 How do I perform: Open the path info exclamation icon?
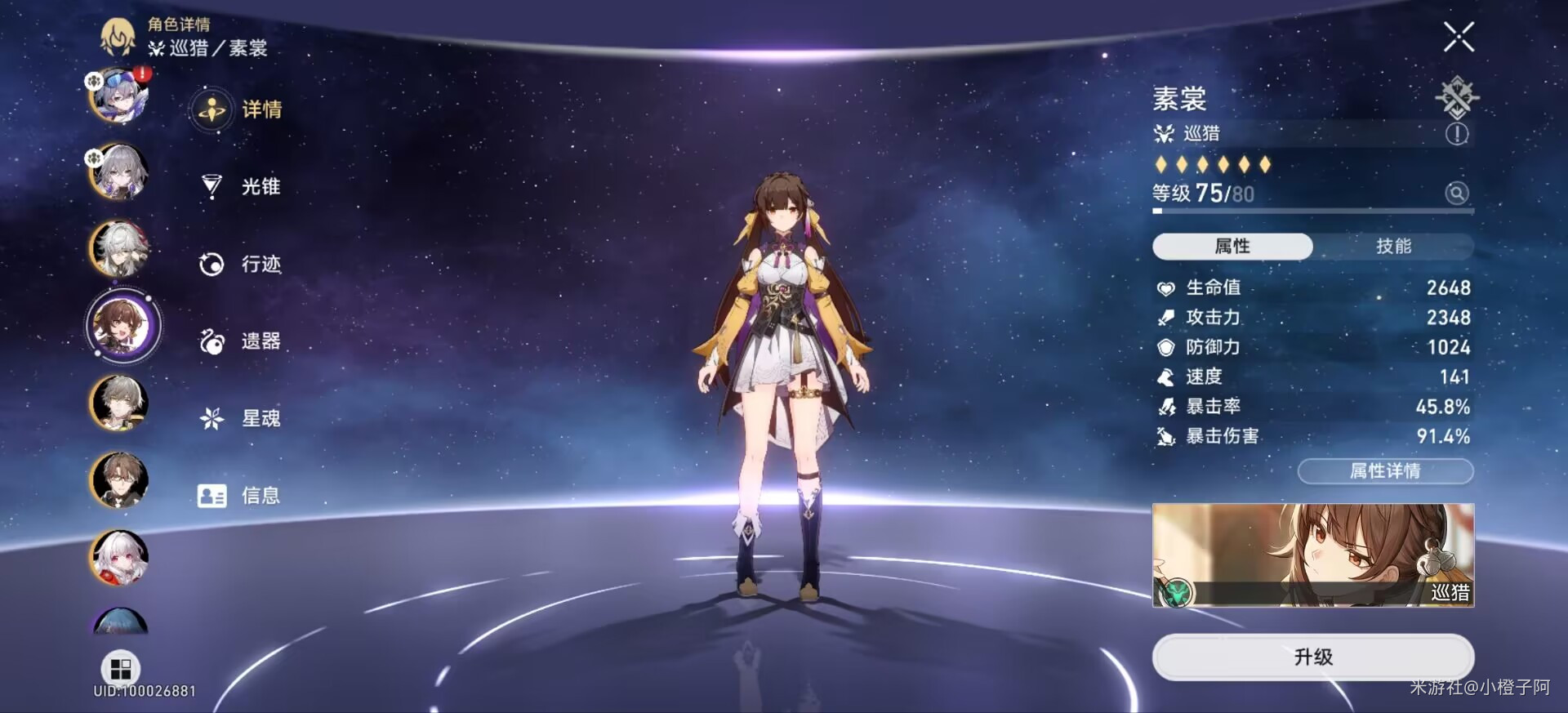[x=1457, y=134]
